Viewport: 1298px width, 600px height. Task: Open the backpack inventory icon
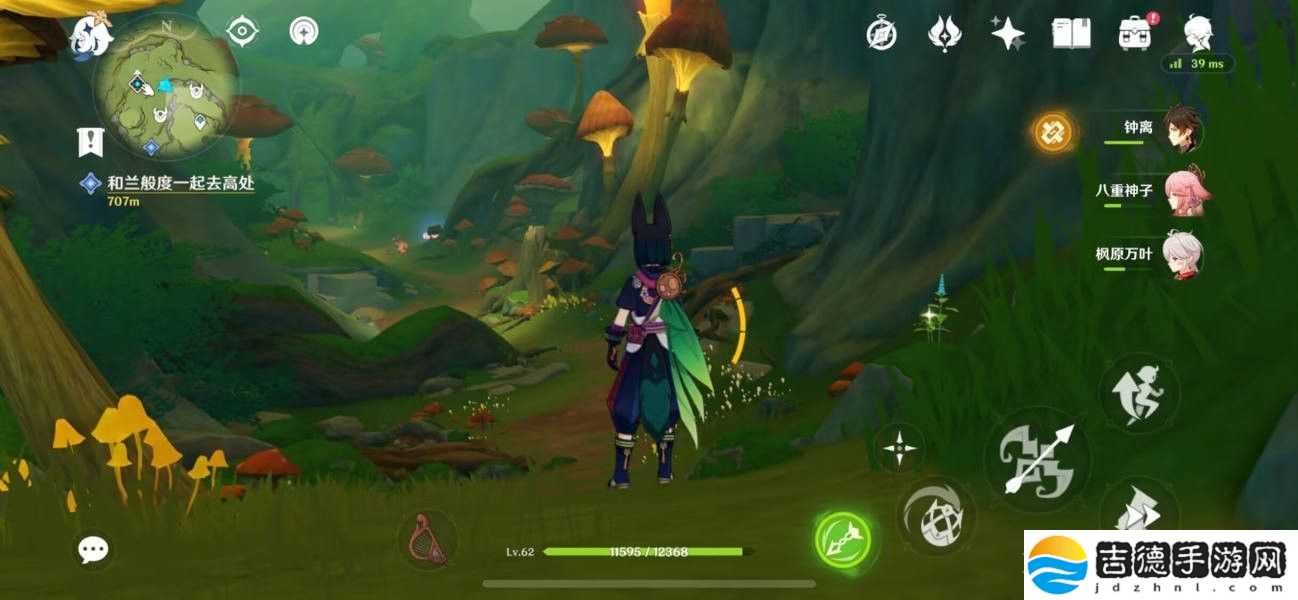(1134, 34)
